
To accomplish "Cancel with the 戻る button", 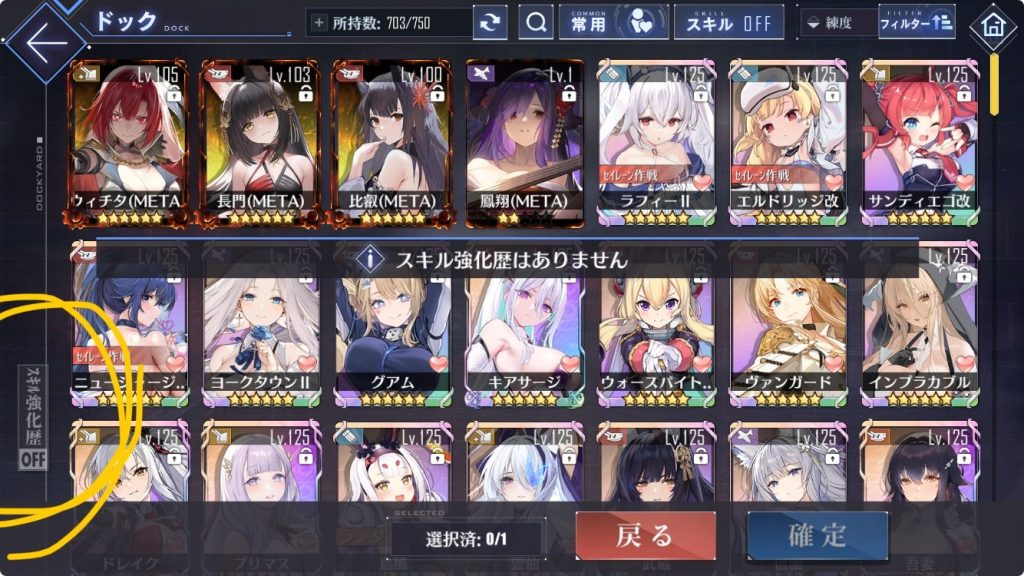I will [x=645, y=536].
